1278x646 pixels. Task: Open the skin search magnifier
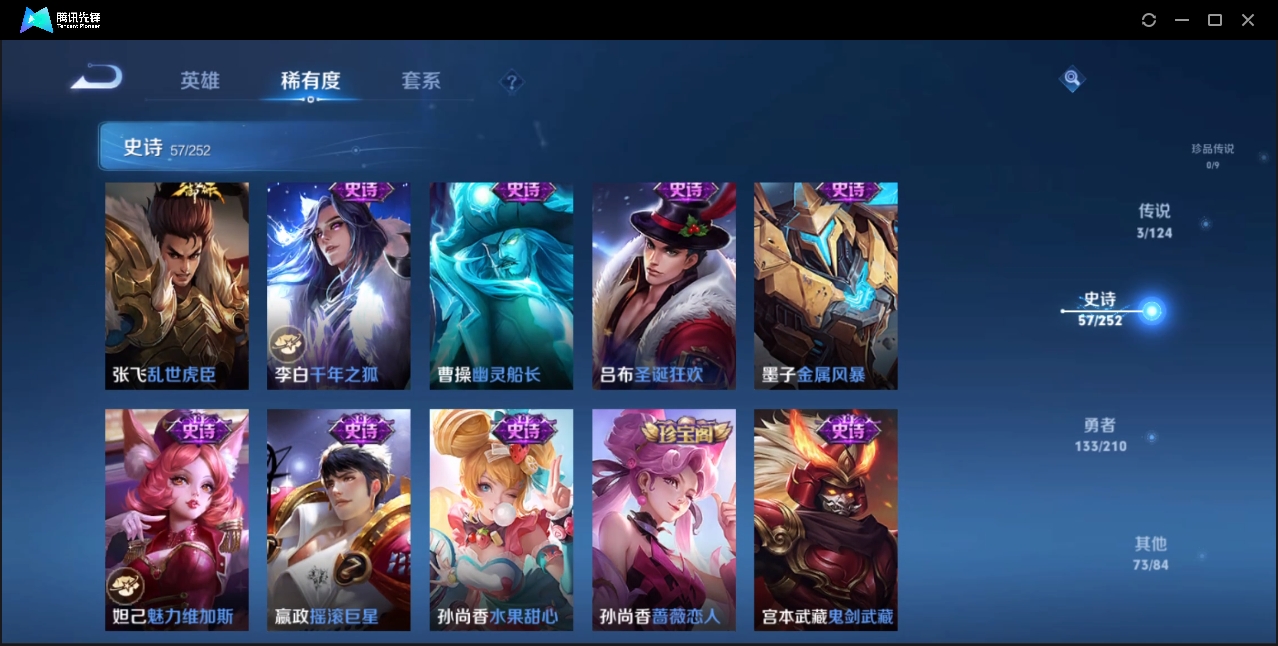click(x=1071, y=78)
